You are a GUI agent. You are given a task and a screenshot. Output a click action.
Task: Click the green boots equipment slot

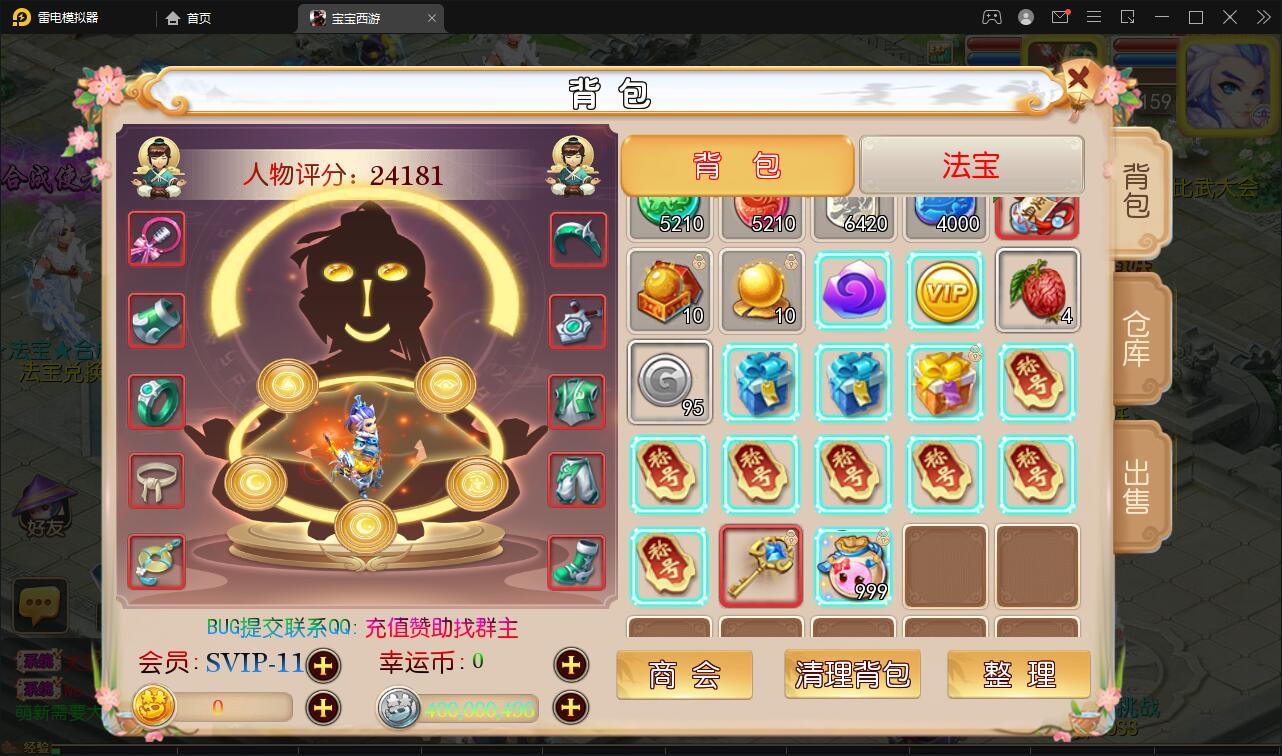577,563
